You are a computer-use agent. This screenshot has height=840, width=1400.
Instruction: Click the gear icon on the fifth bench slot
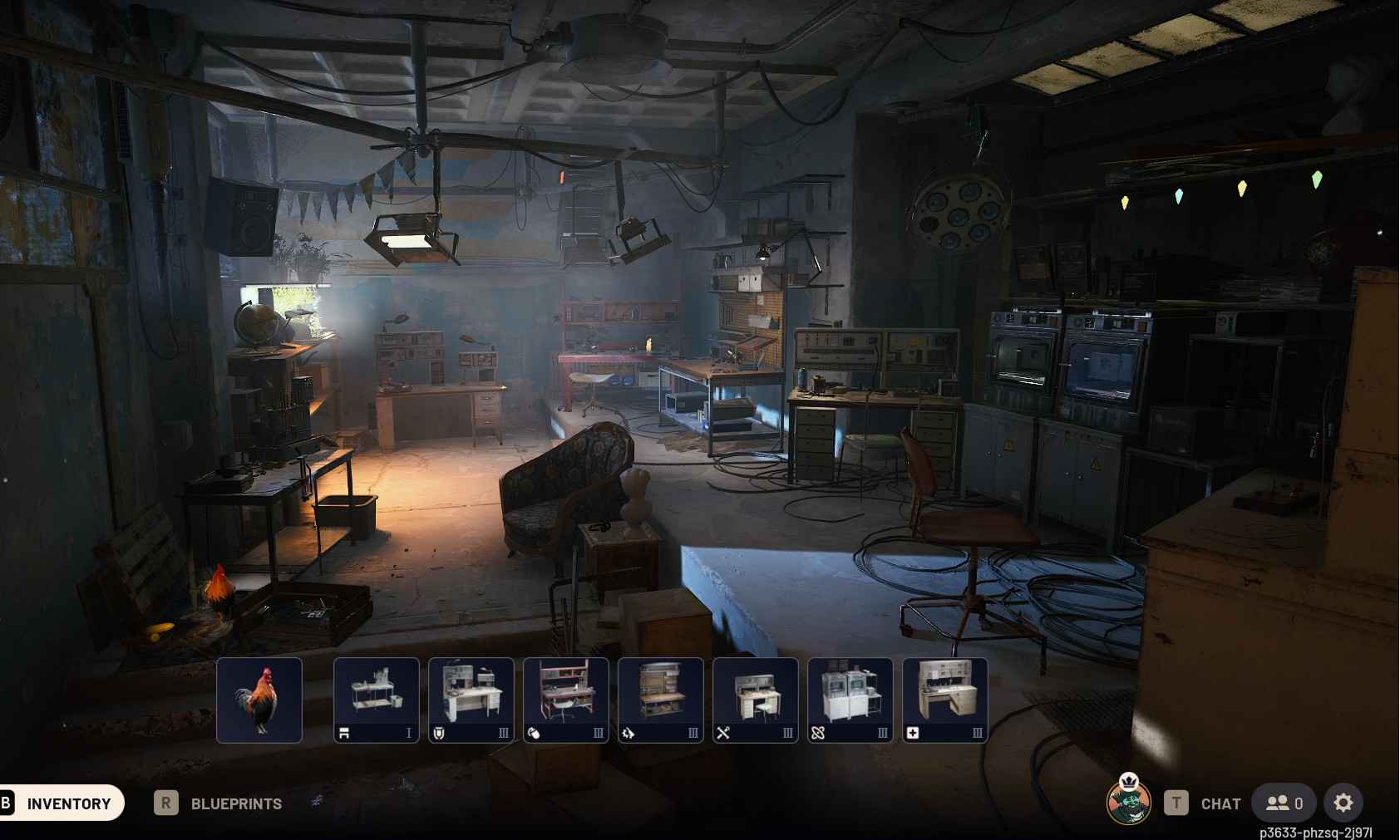coord(628,733)
